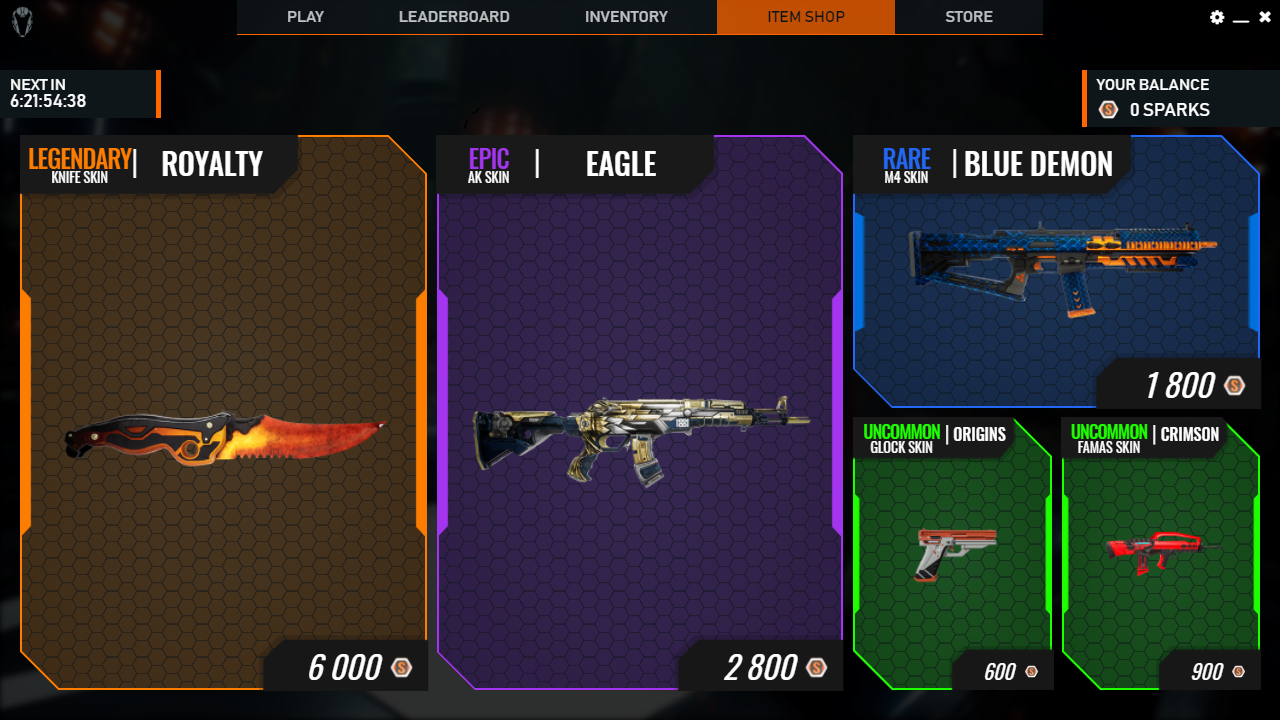Click the spark icon beside the Eagle's 2 800 price

815,666
